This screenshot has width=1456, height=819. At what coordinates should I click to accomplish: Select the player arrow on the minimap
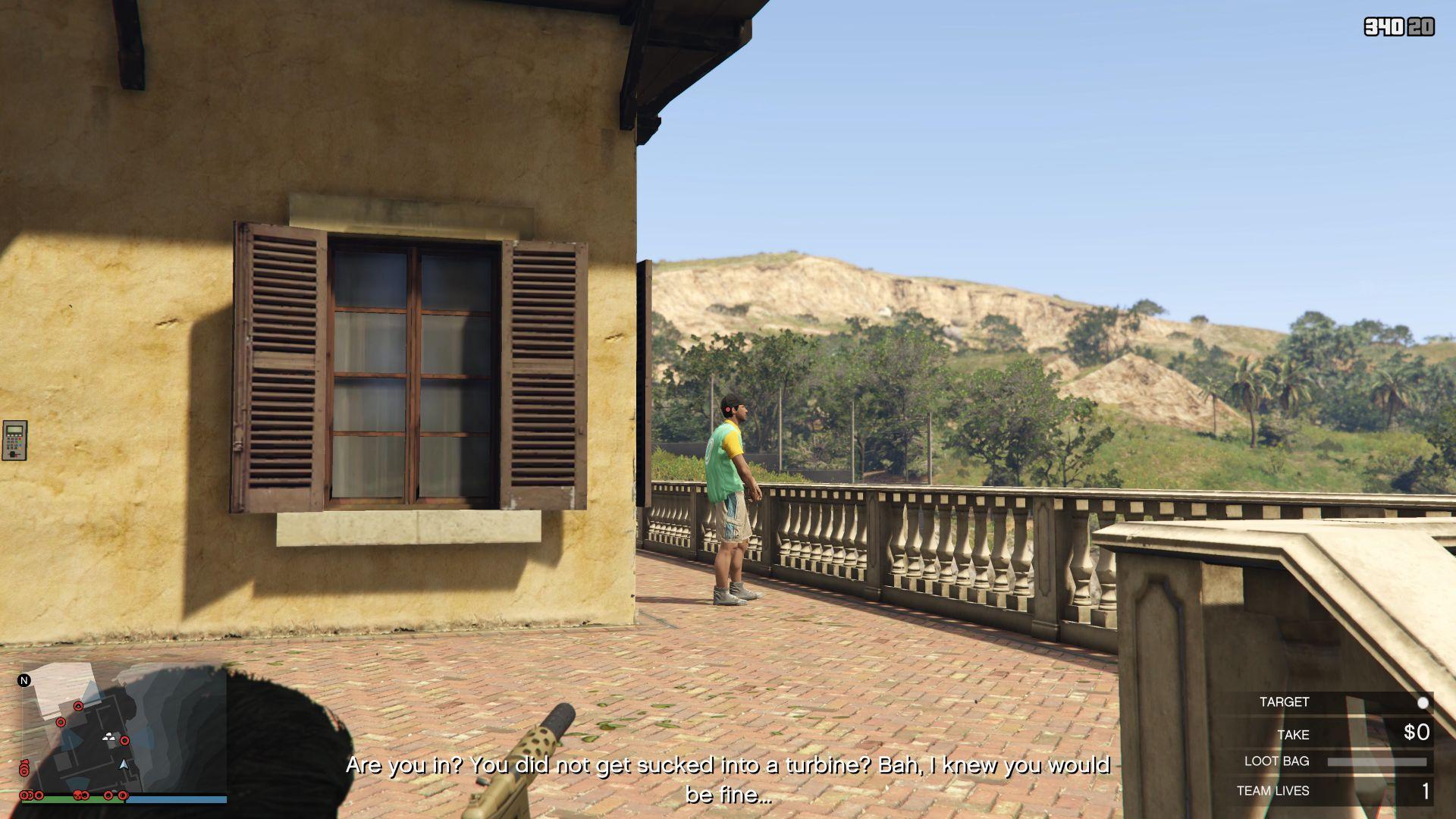[x=124, y=764]
